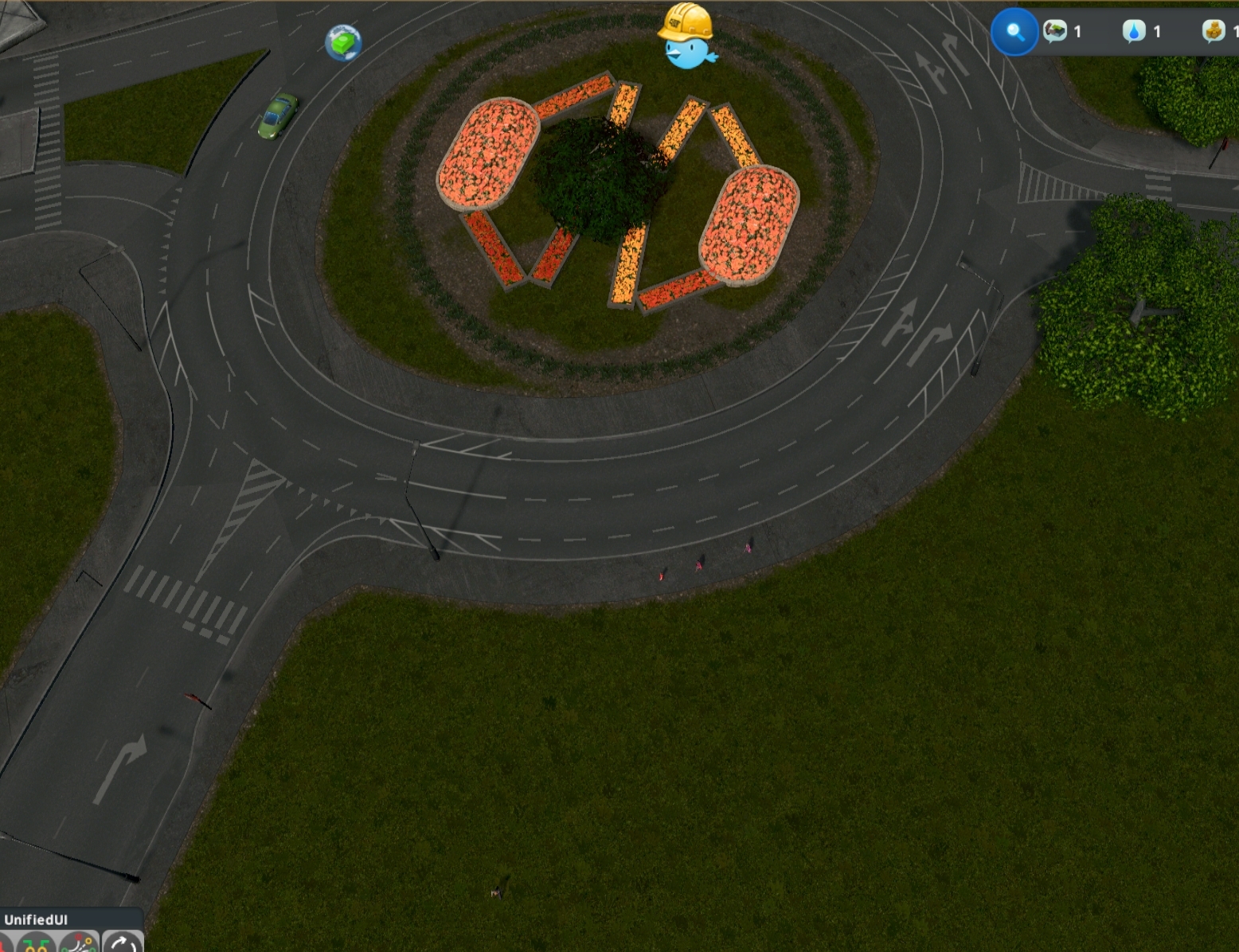Click the green globe money icon near top left
This screenshot has width=1239, height=952.
344,43
